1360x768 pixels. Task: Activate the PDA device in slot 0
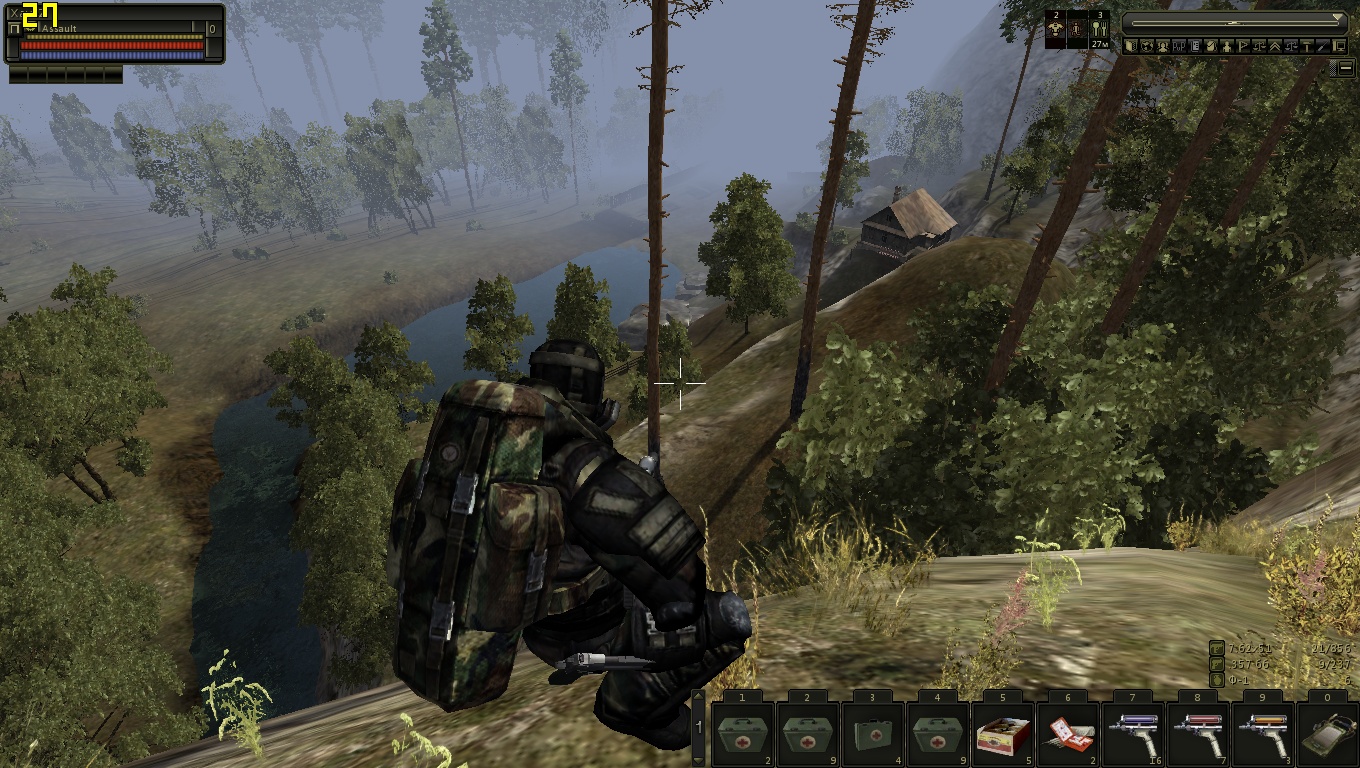pos(1327,734)
